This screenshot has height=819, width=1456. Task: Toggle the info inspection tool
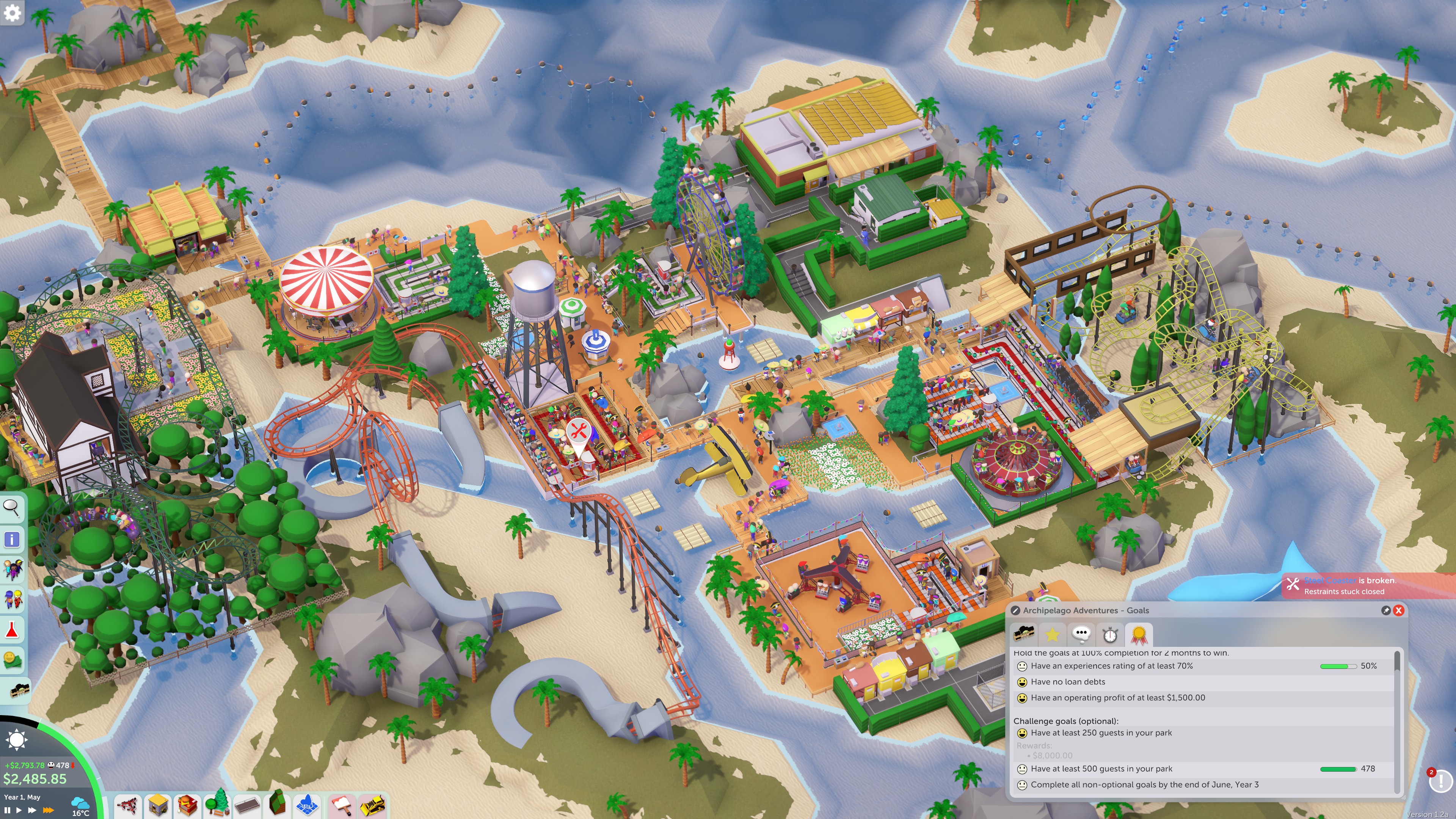13,540
